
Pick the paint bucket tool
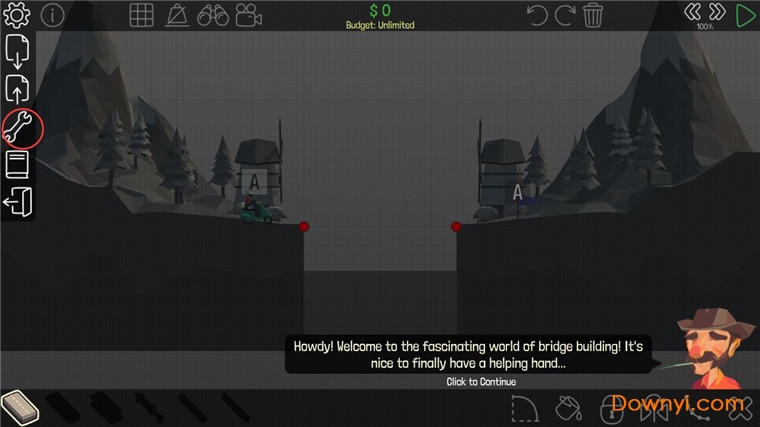568,408
